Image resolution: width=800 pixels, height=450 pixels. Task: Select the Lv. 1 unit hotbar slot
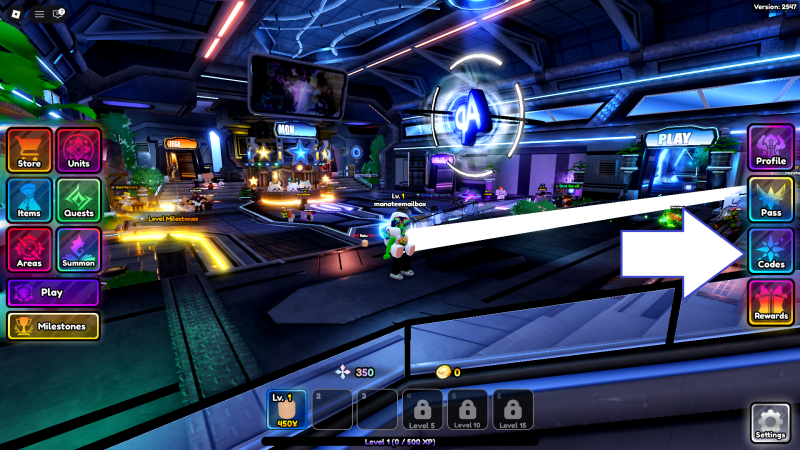pyautogui.click(x=286, y=410)
